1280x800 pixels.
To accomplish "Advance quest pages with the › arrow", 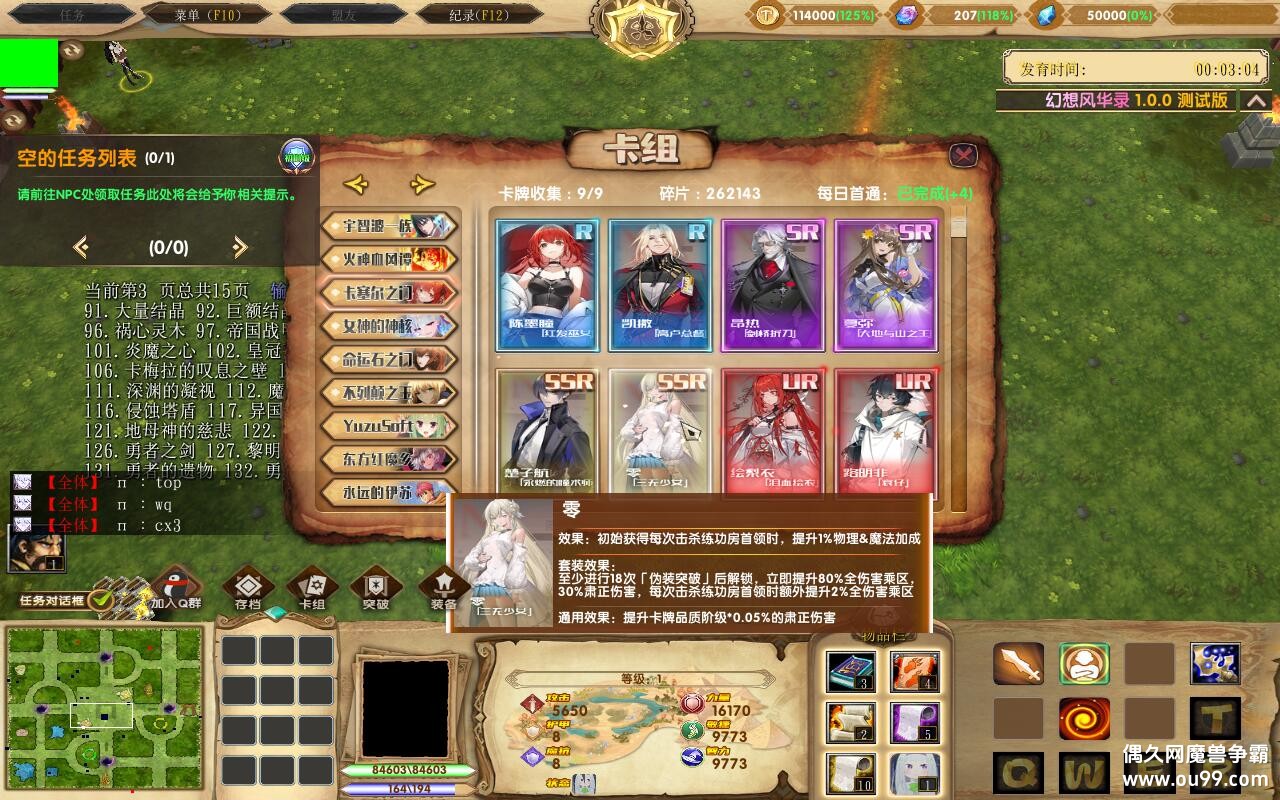I will (238, 248).
